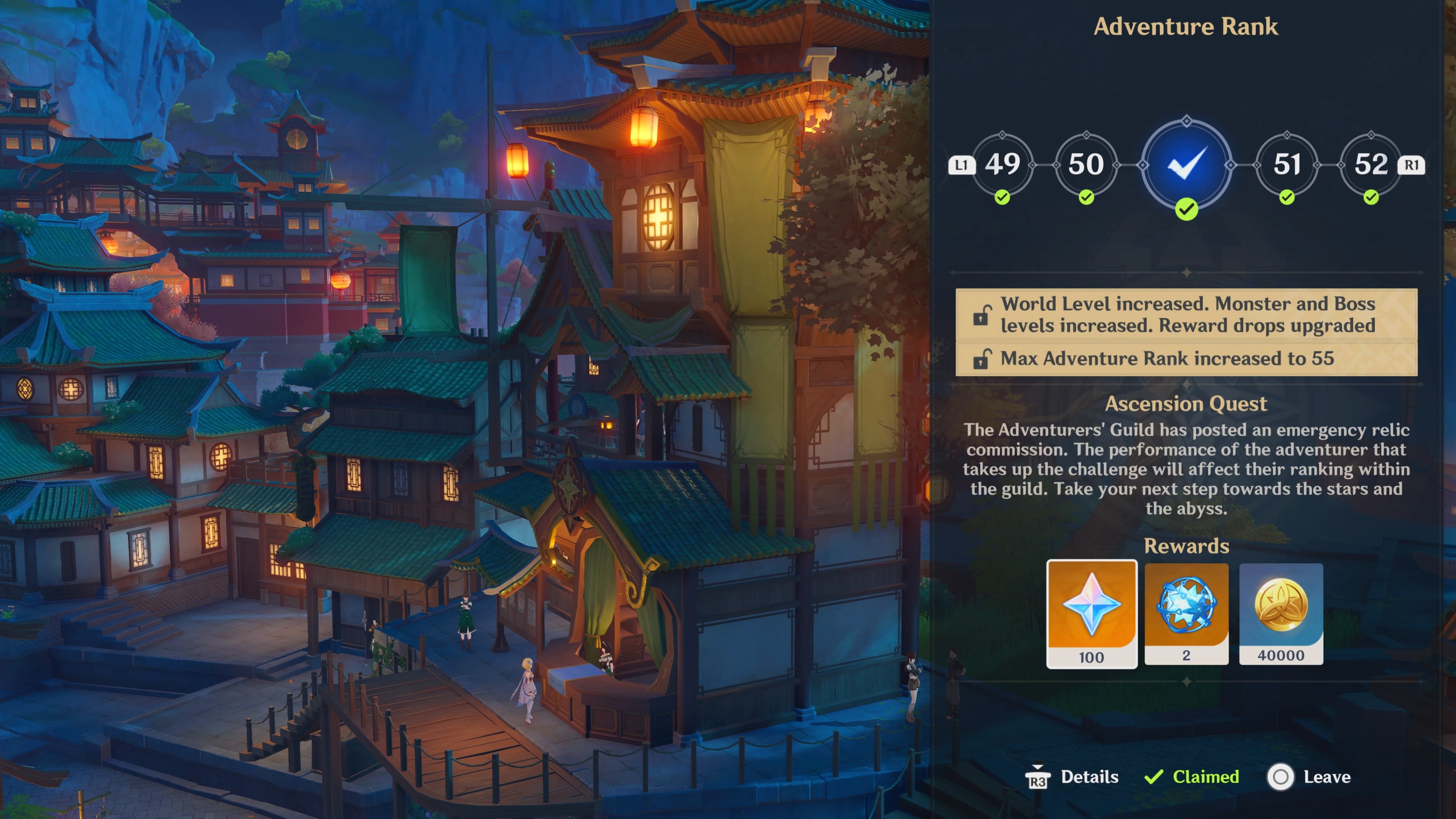Select the Primogem reward icon showing 100
Viewport: 1456px width, 819px height.
coord(1092,613)
